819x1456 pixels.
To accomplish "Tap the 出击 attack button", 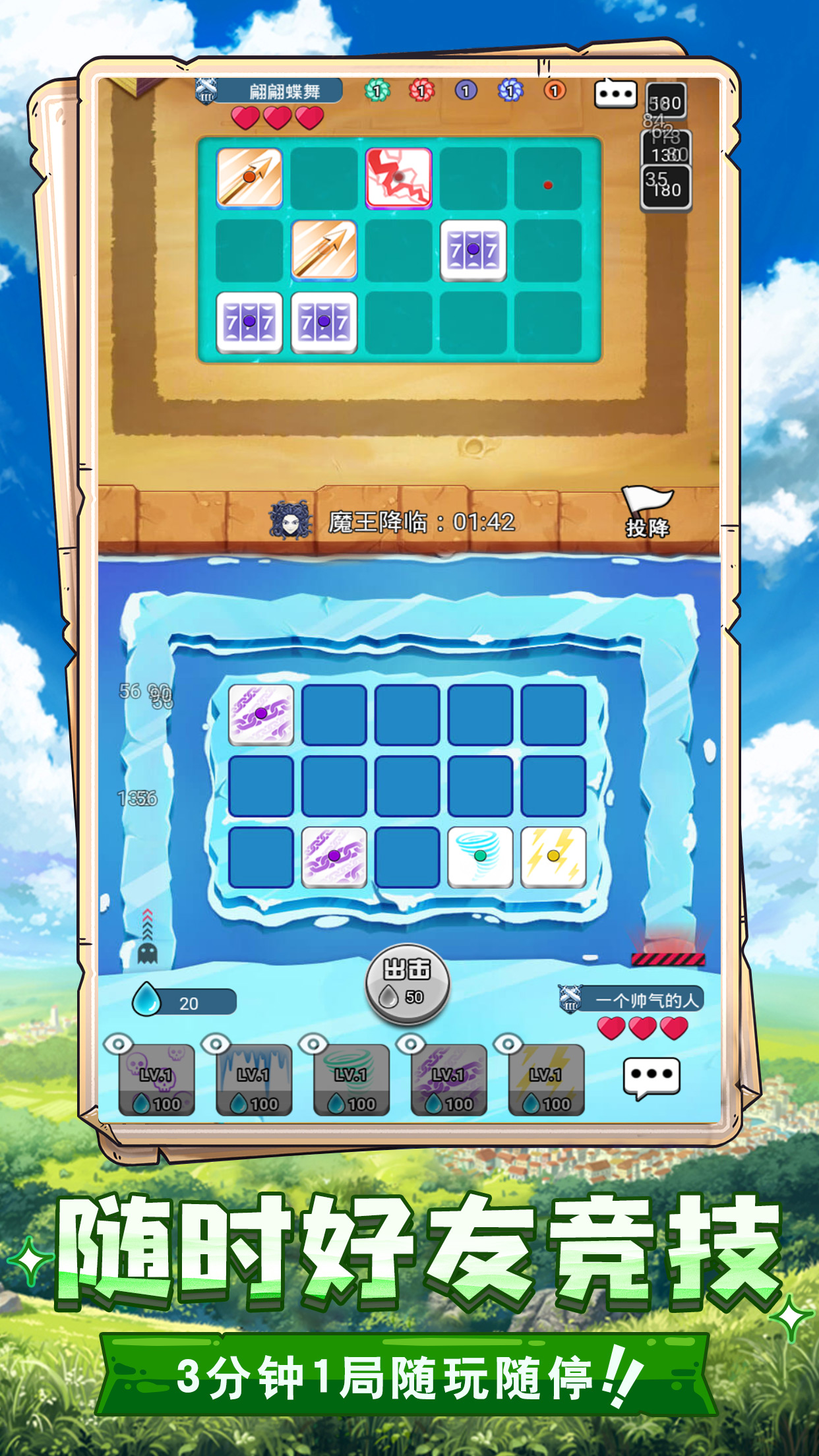I will 408,983.
